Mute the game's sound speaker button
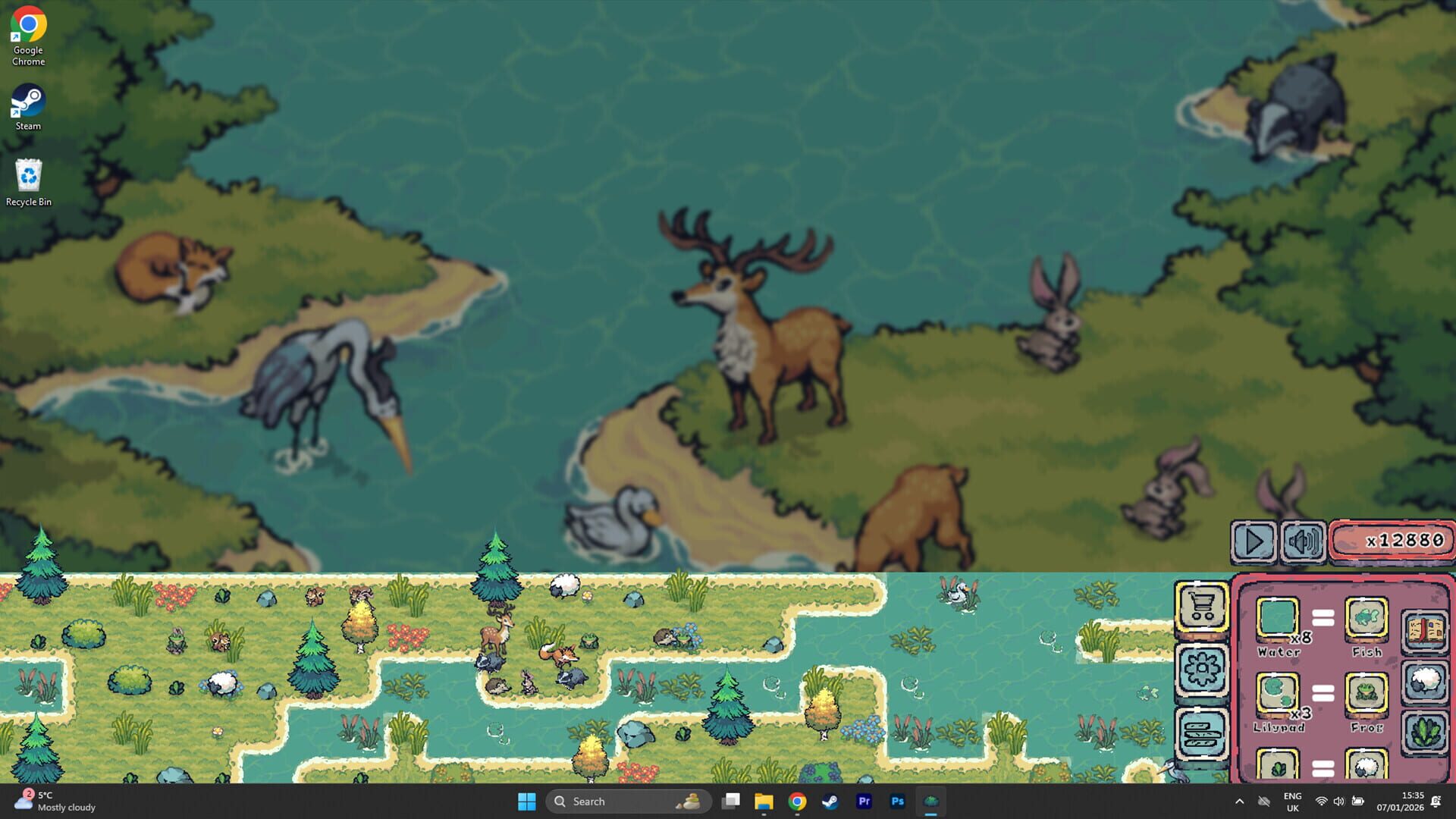The height and width of the screenshot is (819, 1456). [x=1302, y=541]
